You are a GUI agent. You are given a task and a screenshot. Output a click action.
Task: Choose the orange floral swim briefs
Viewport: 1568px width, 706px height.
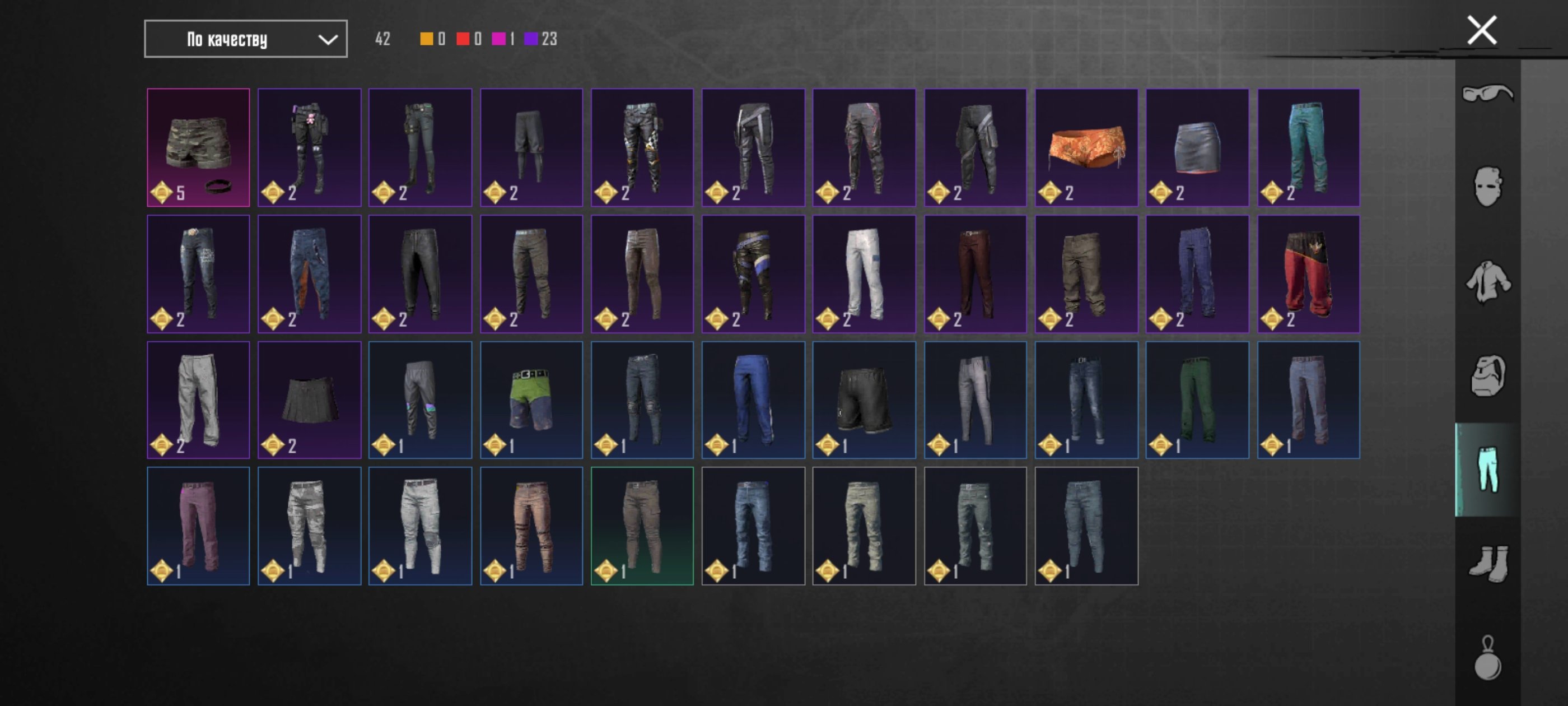click(x=1086, y=147)
